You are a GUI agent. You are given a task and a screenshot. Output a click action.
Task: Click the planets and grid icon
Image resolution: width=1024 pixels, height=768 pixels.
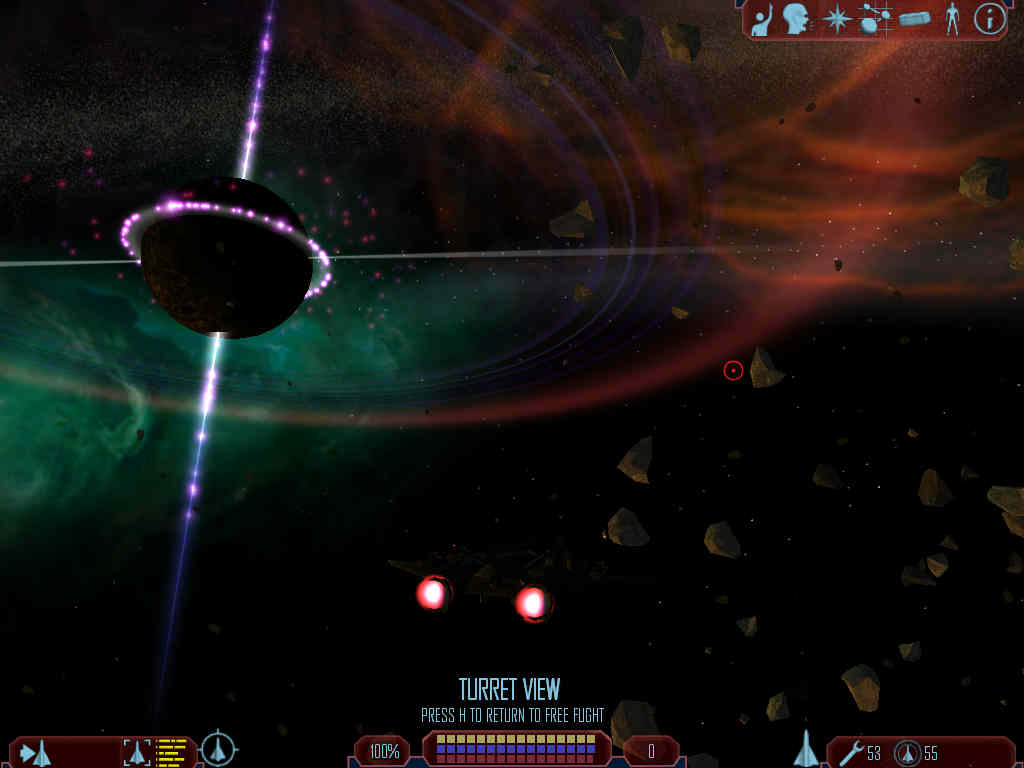click(876, 19)
